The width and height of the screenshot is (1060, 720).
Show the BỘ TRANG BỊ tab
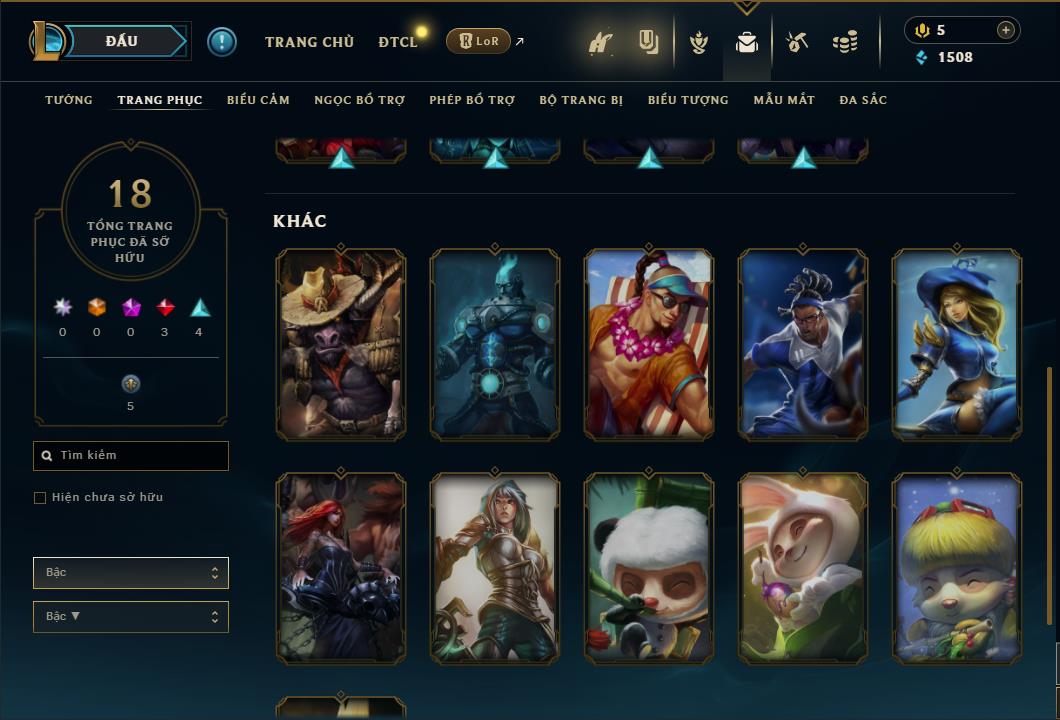click(x=581, y=100)
